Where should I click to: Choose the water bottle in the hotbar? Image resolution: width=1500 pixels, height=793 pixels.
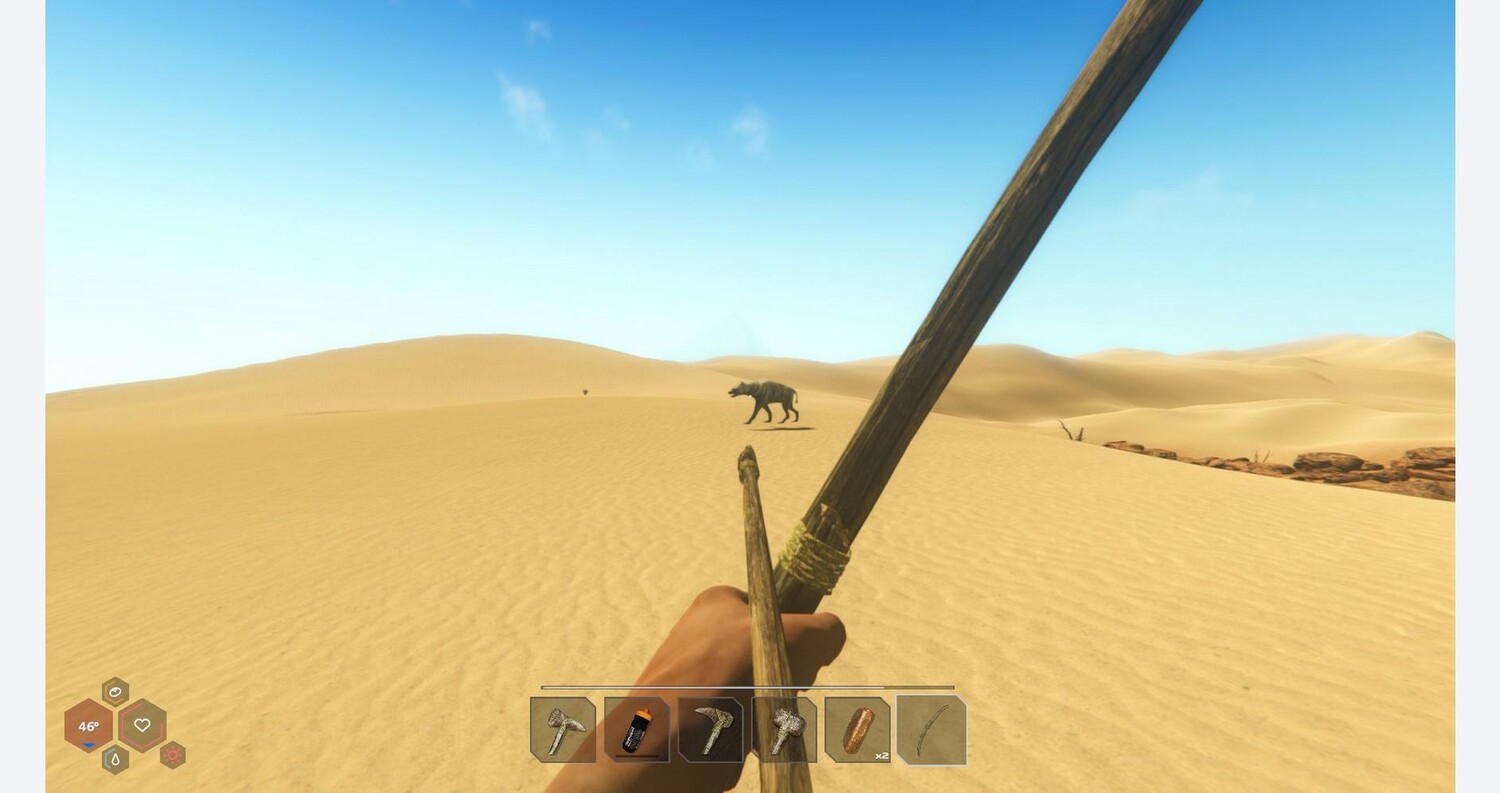click(637, 730)
